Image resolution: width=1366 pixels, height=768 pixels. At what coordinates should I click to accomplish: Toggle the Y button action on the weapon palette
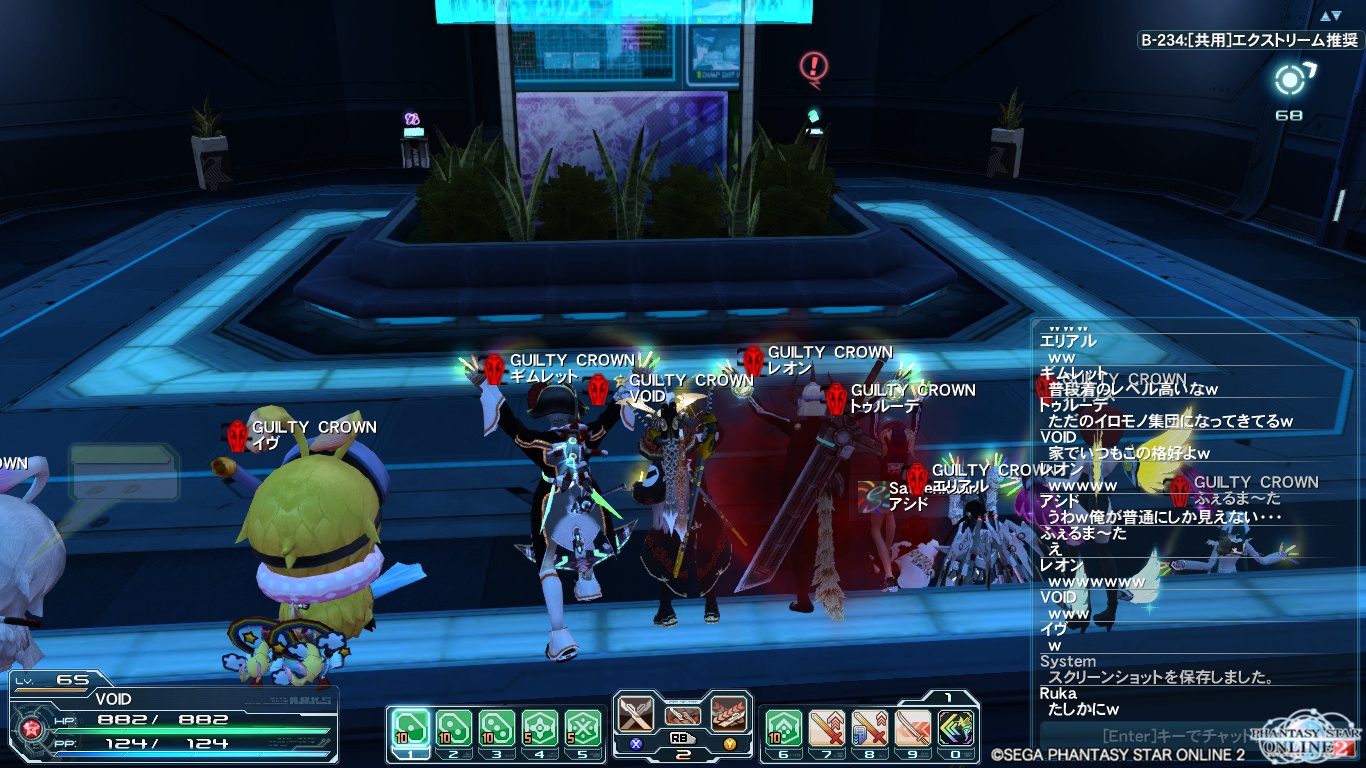coord(731,744)
